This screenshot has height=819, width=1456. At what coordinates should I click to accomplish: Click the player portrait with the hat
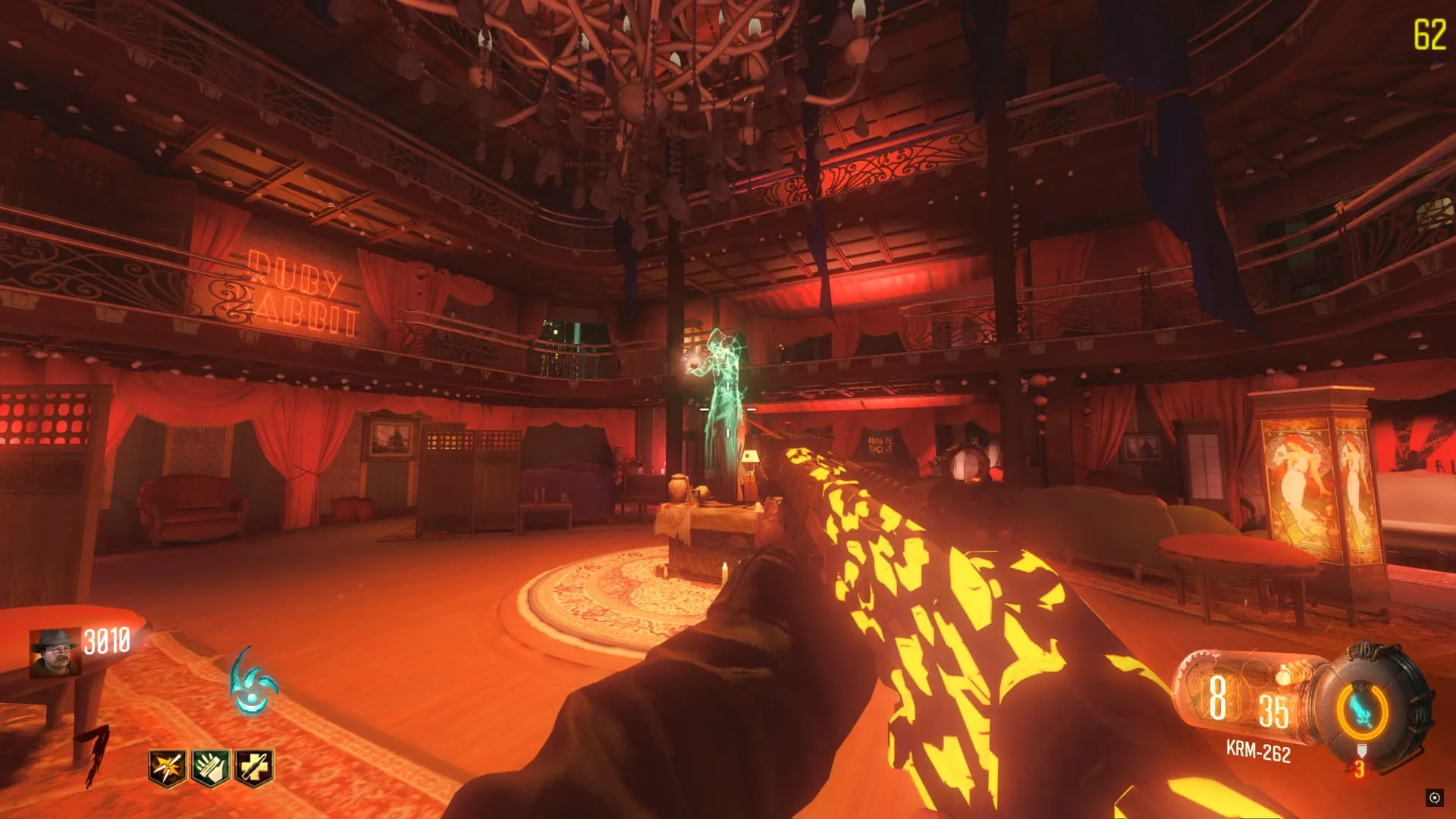point(55,652)
